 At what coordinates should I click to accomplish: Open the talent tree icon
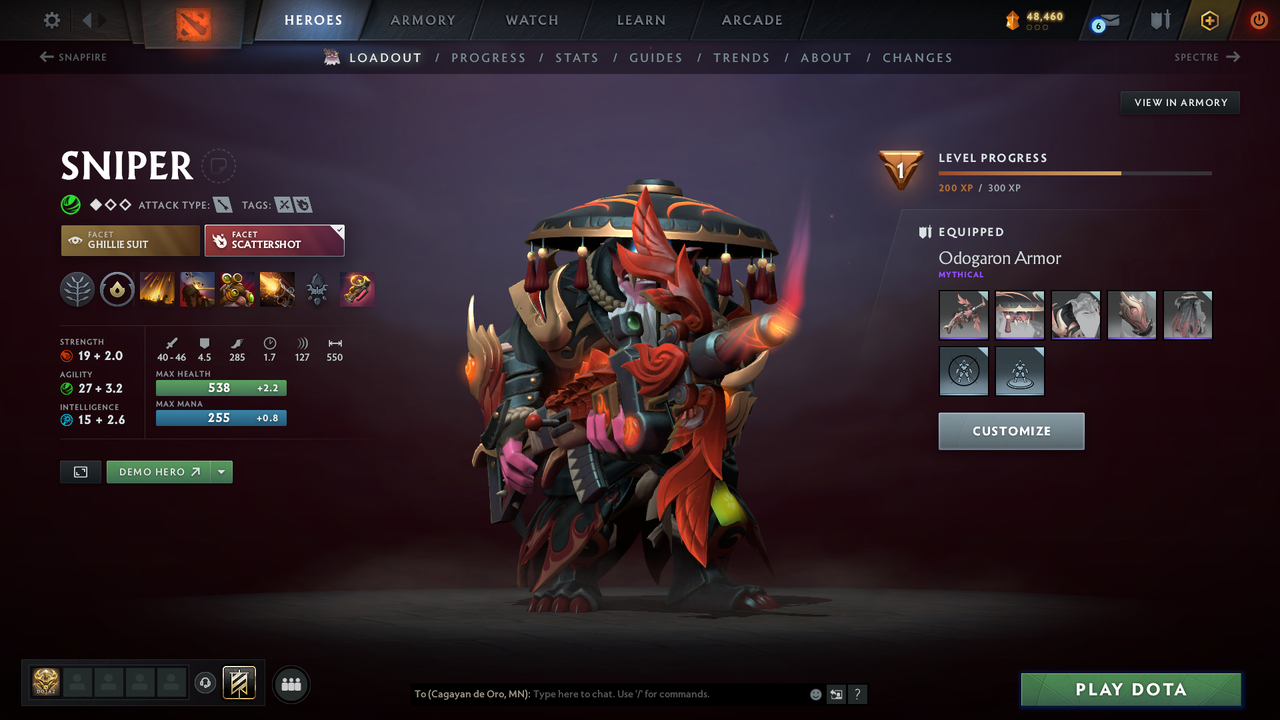click(77, 289)
